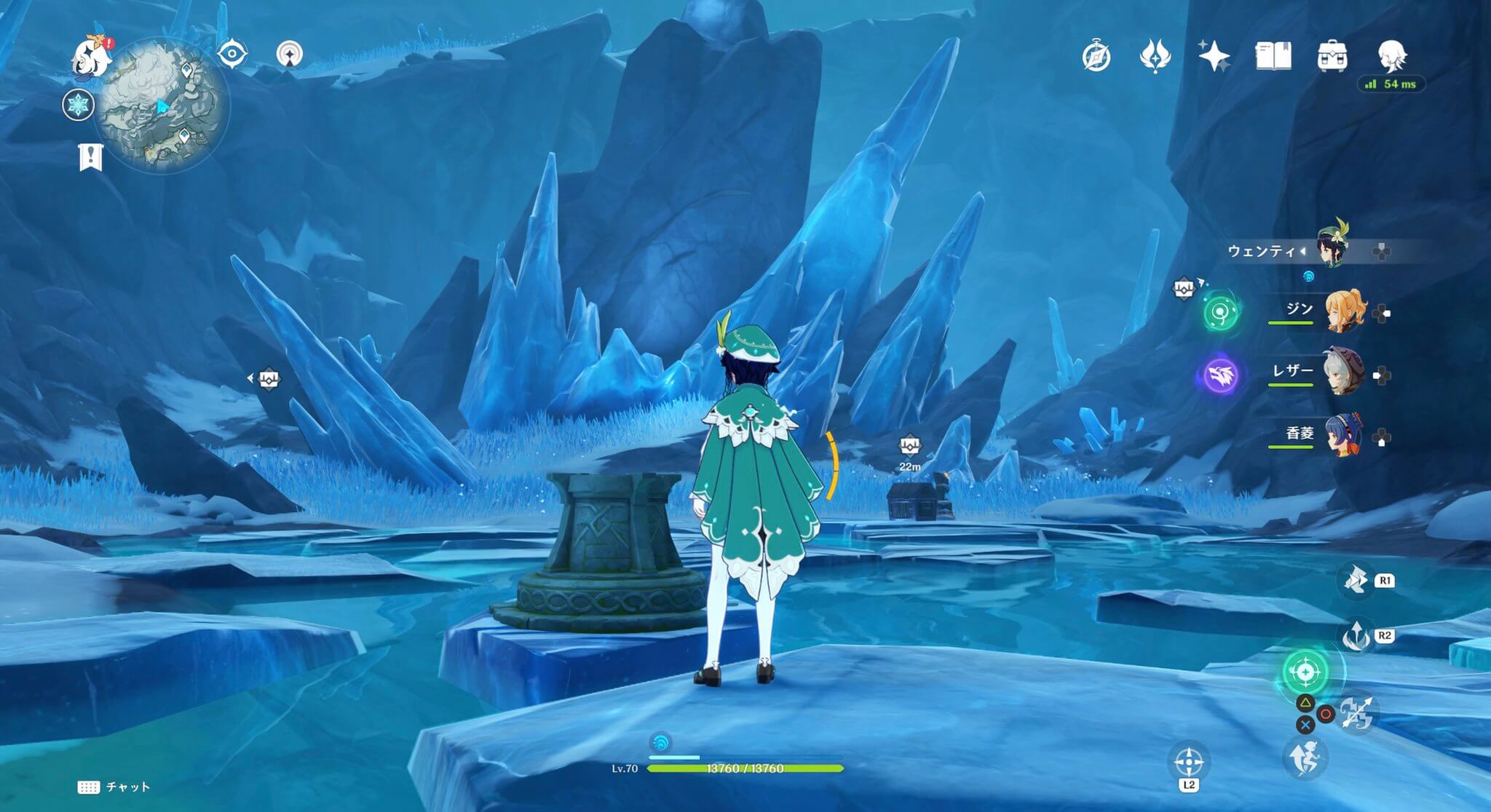
Task: Activate the eye-shaped quest navigation icon
Action: click(x=232, y=54)
